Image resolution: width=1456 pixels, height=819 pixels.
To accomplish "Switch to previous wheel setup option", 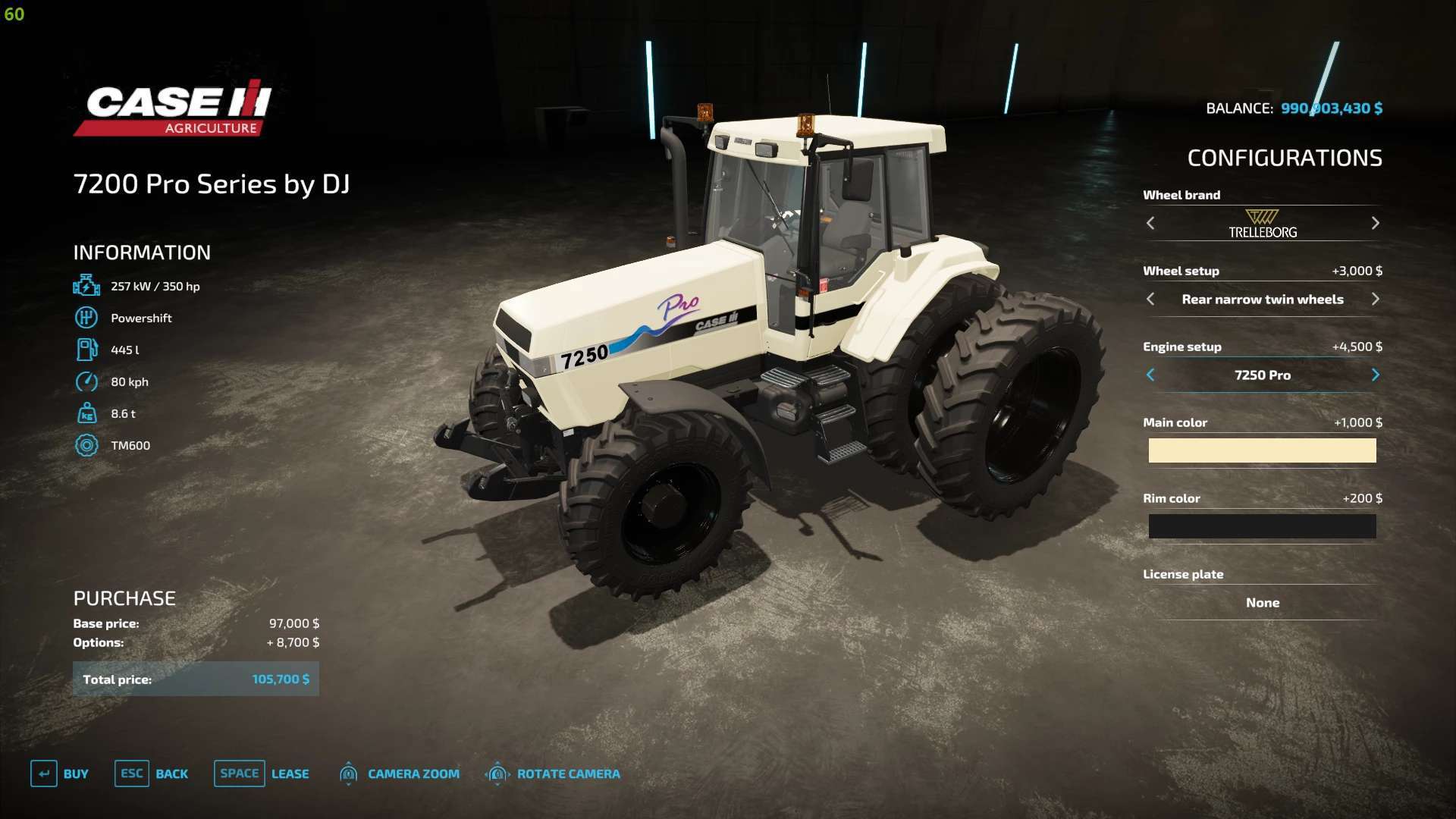I will pos(1150,299).
